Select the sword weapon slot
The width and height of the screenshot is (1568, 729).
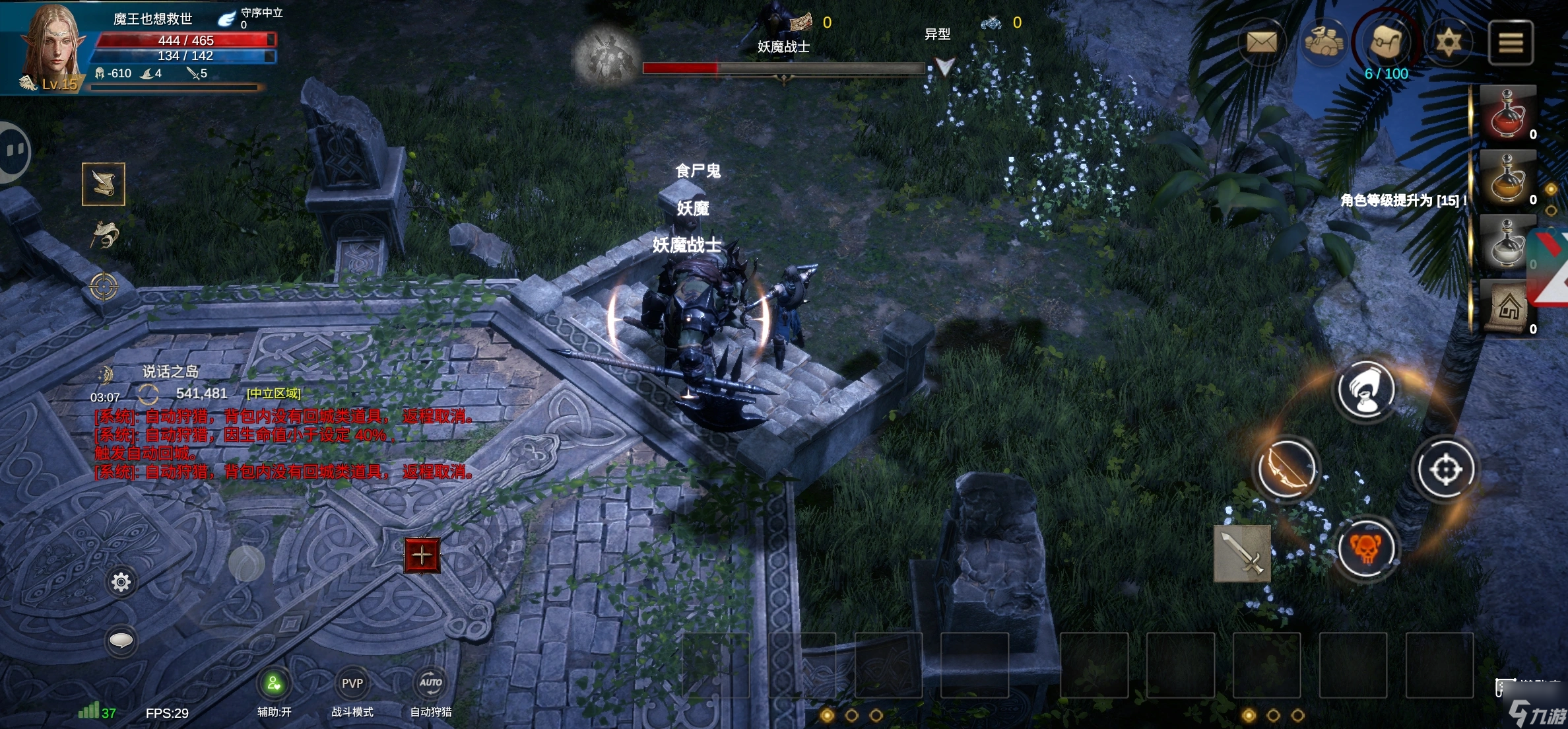tap(1242, 554)
